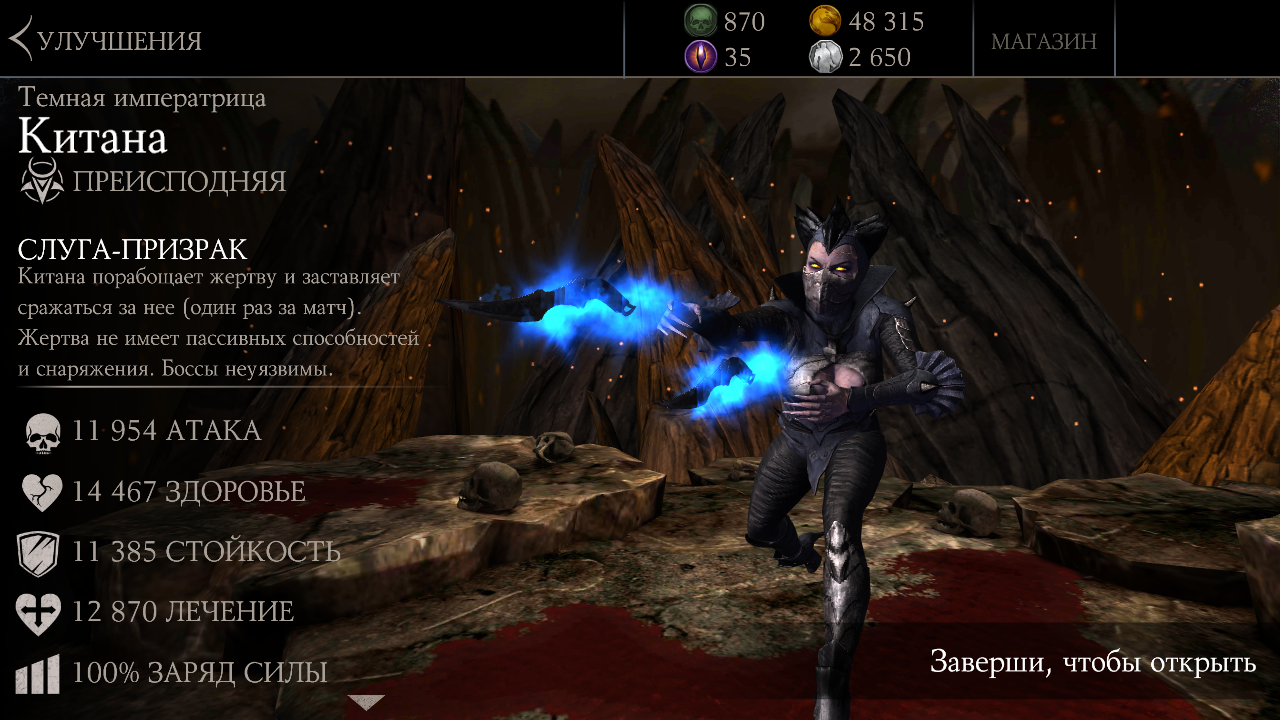Open the Магазин shop
This screenshot has height=720, width=1280.
pyautogui.click(x=1043, y=41)
